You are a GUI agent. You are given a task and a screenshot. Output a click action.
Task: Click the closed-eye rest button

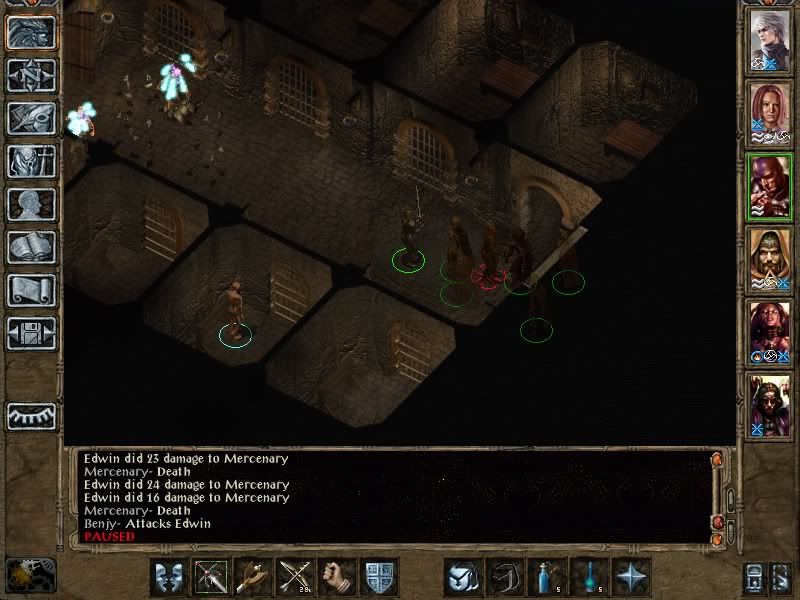click(30, 415)
